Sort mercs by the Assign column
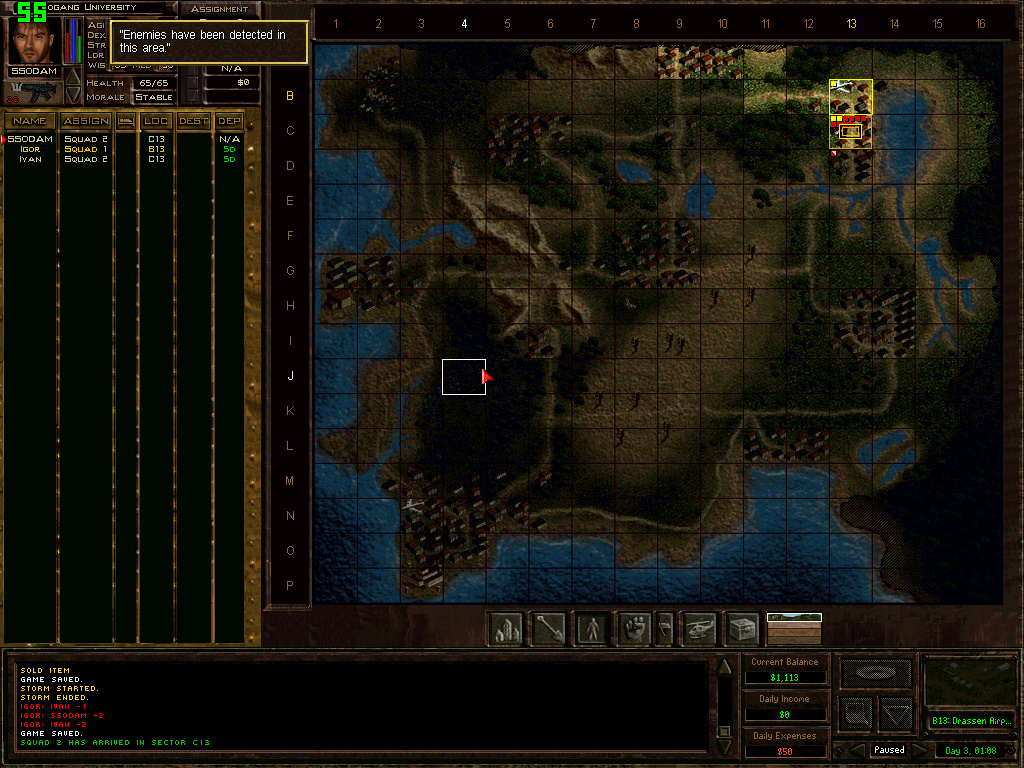This screenshot has height=768, width=1024. 86,121
